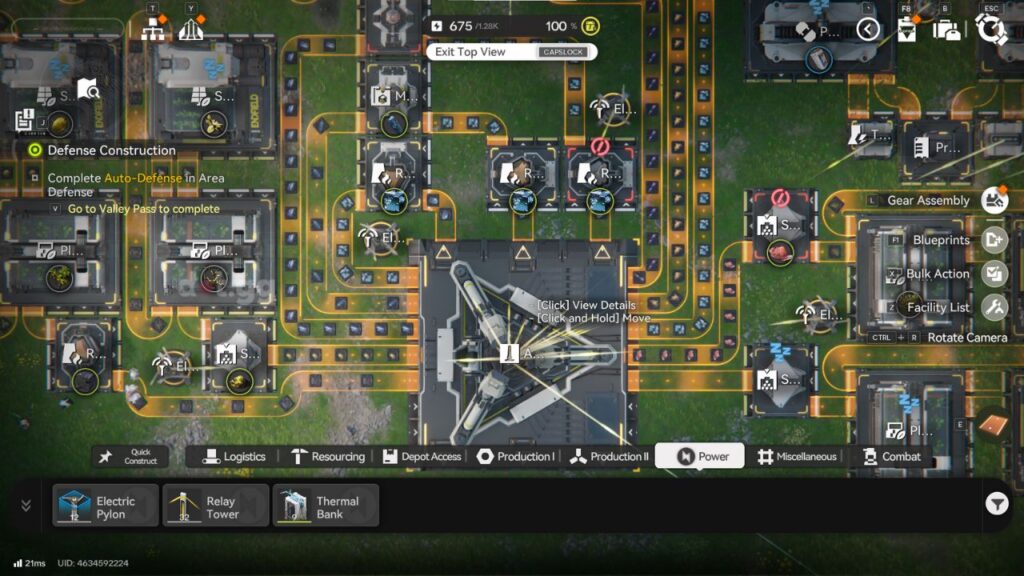The width and height of the screenshot is (1024, 576).
Task: Switch to the Combat tab
Action: (x=891, y=457)
